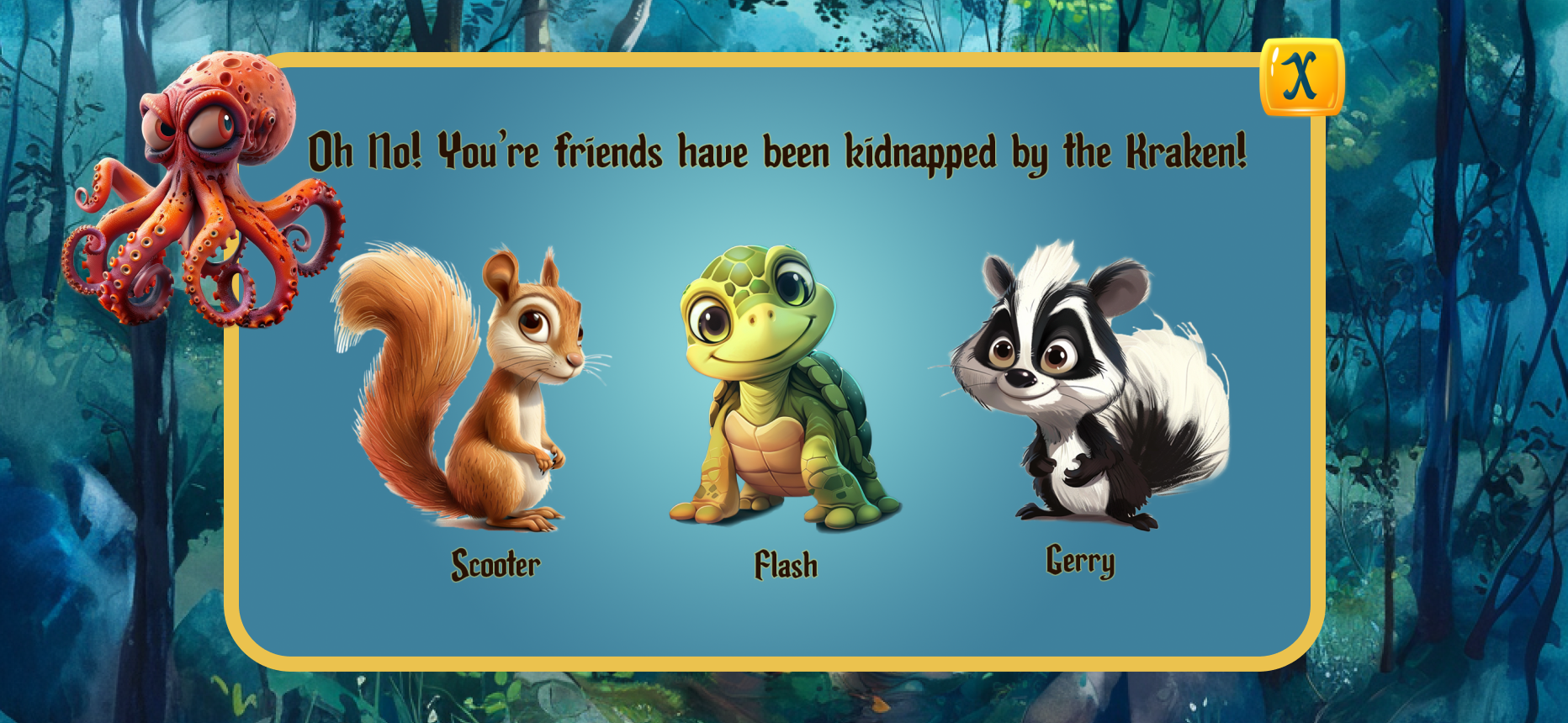Close the kidnapped friends popup
Screen dimensions: 1568x723
pyautogui.click(x=1301, y=77)
